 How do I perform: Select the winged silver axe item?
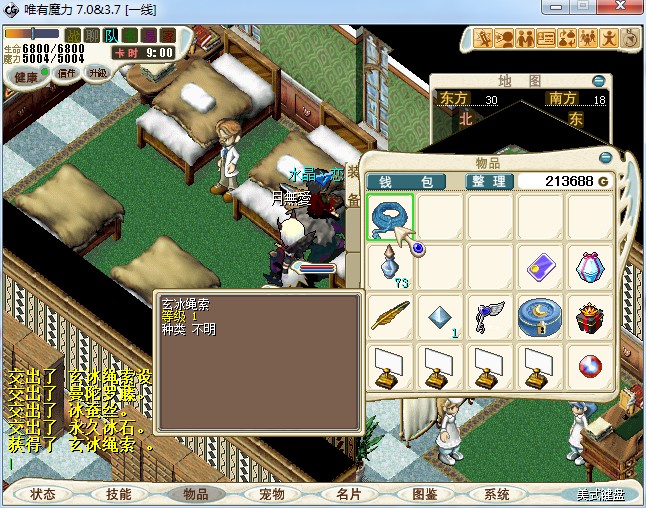[491, 317]
